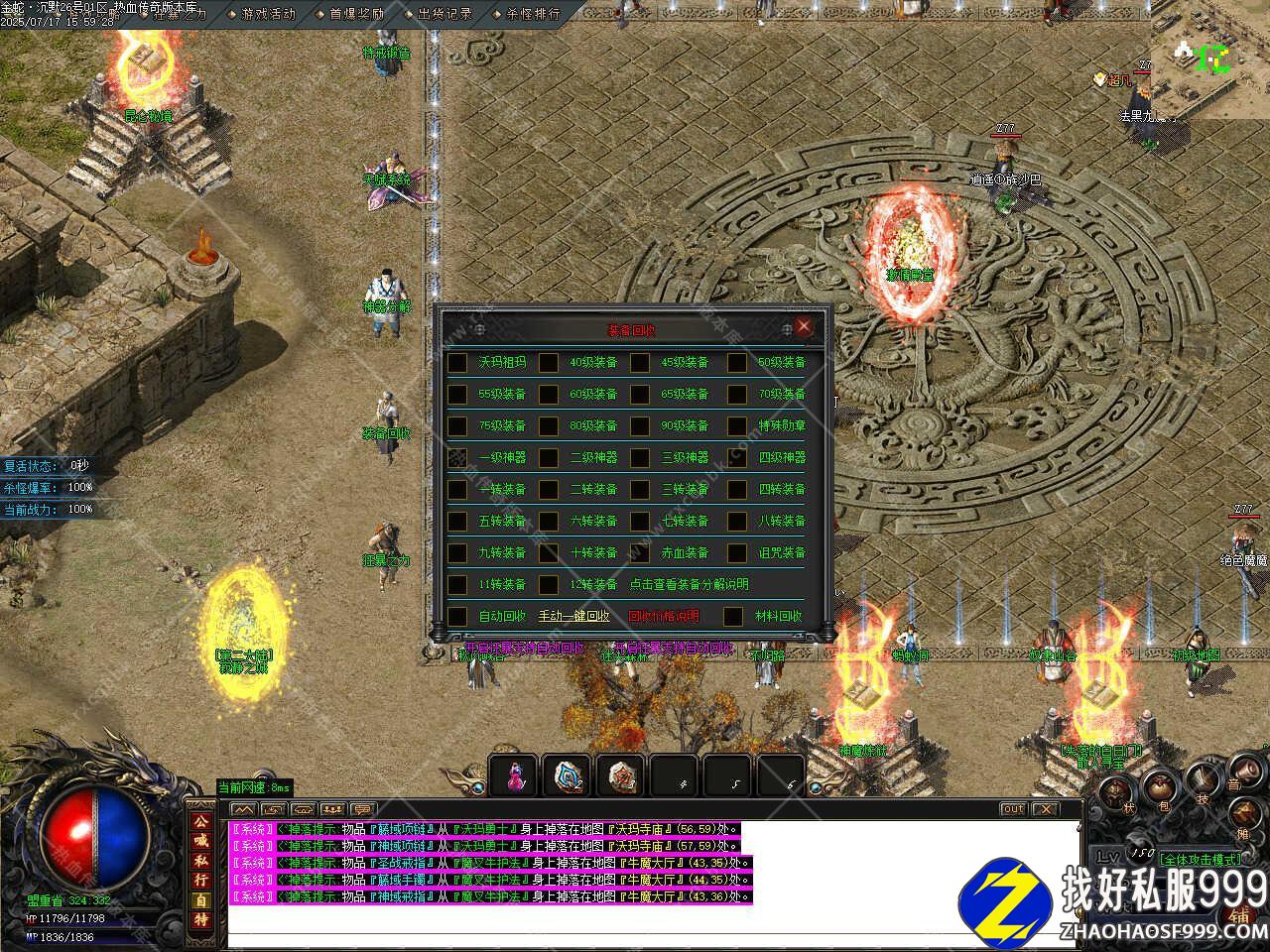The height and width of the screenshot is (952, 1270).
Task: Enable the 自动回收 auto-recycle checkbox
Action: [x=457, y=617]
